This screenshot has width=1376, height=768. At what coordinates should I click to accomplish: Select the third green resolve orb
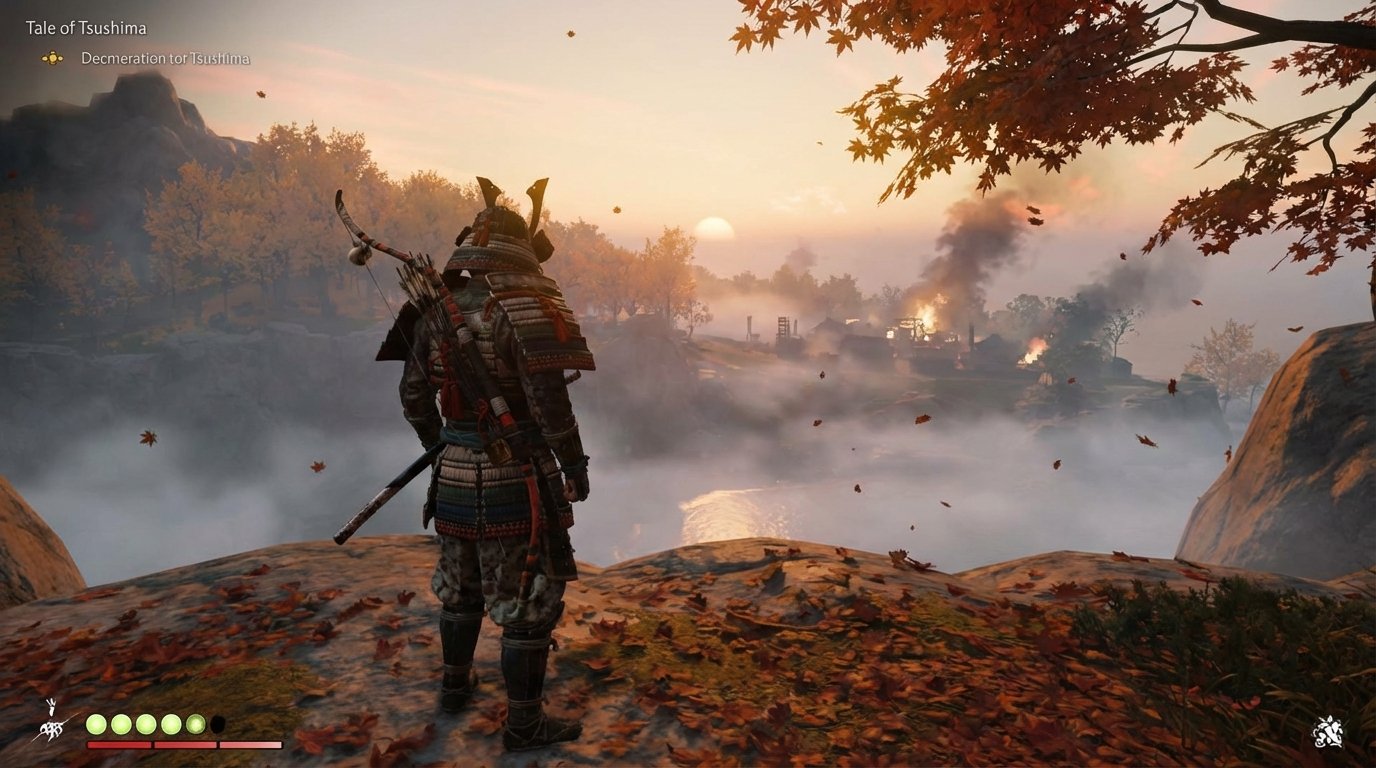pos(145,724)
